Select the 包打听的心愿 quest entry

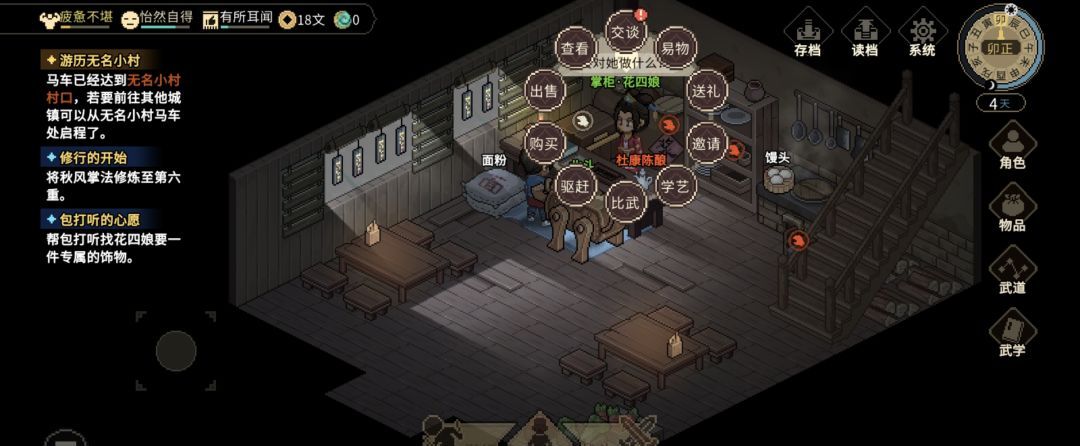(98, 219)
